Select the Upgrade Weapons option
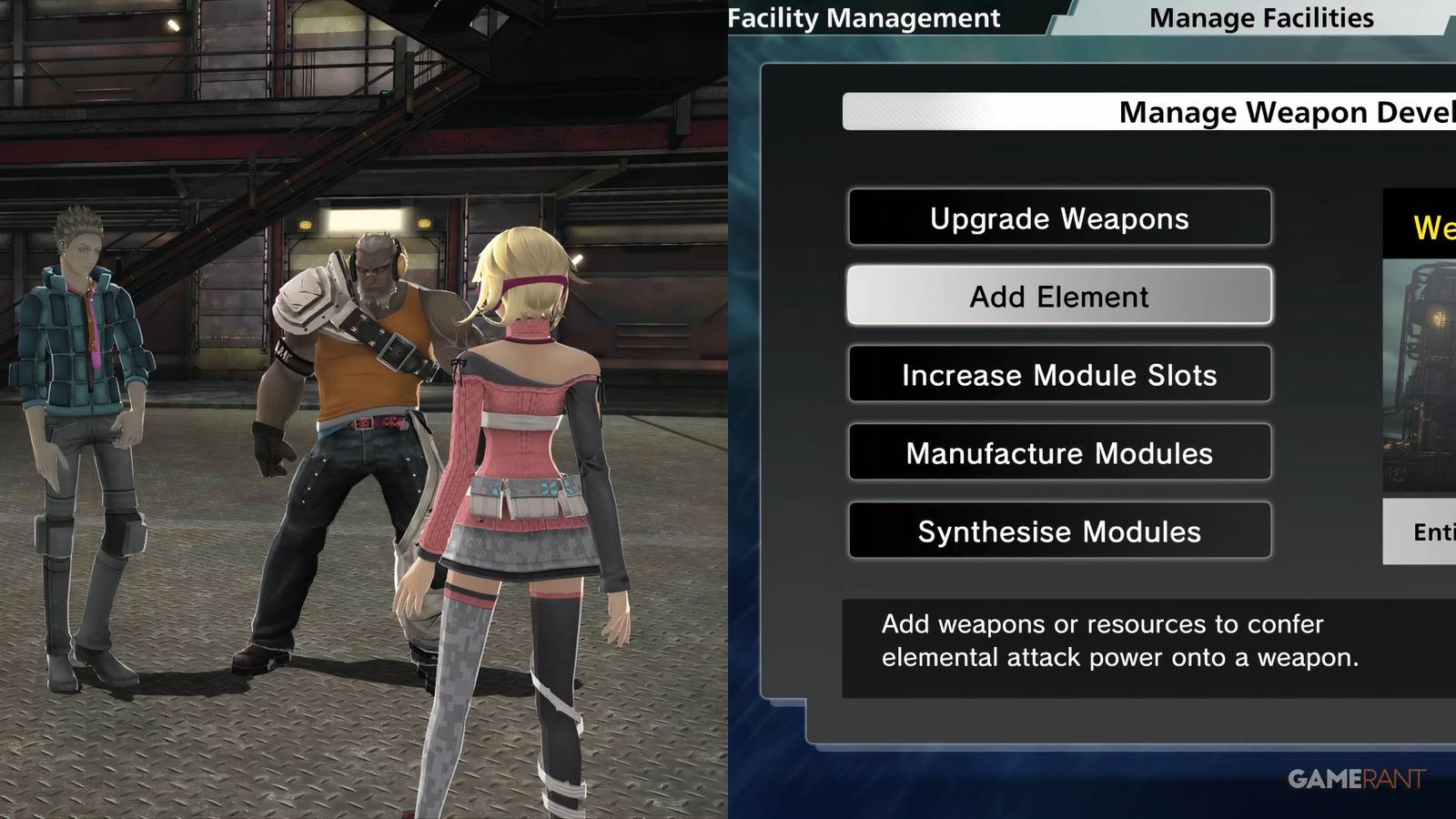 point(1058,218)
